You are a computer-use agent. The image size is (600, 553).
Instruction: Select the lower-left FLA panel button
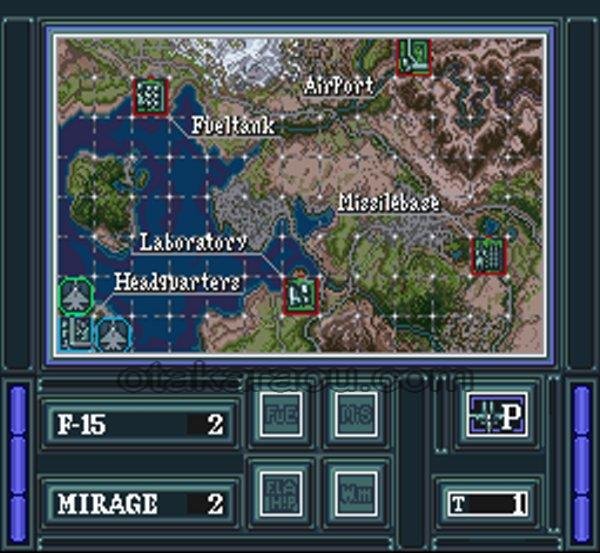(x=280, y=492)
